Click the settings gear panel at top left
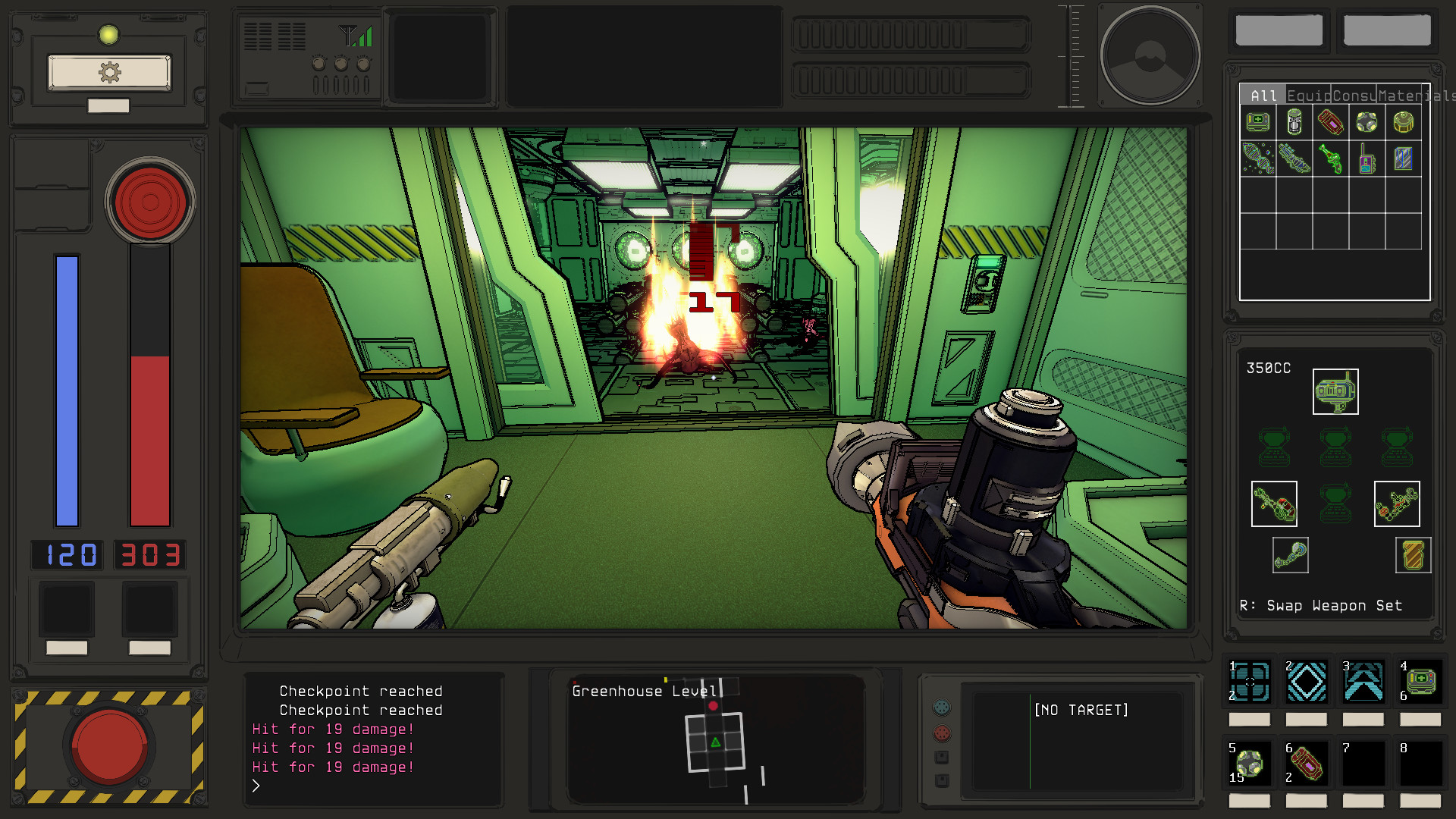This screenshot has height=819, width=1456. pos(108,71)
